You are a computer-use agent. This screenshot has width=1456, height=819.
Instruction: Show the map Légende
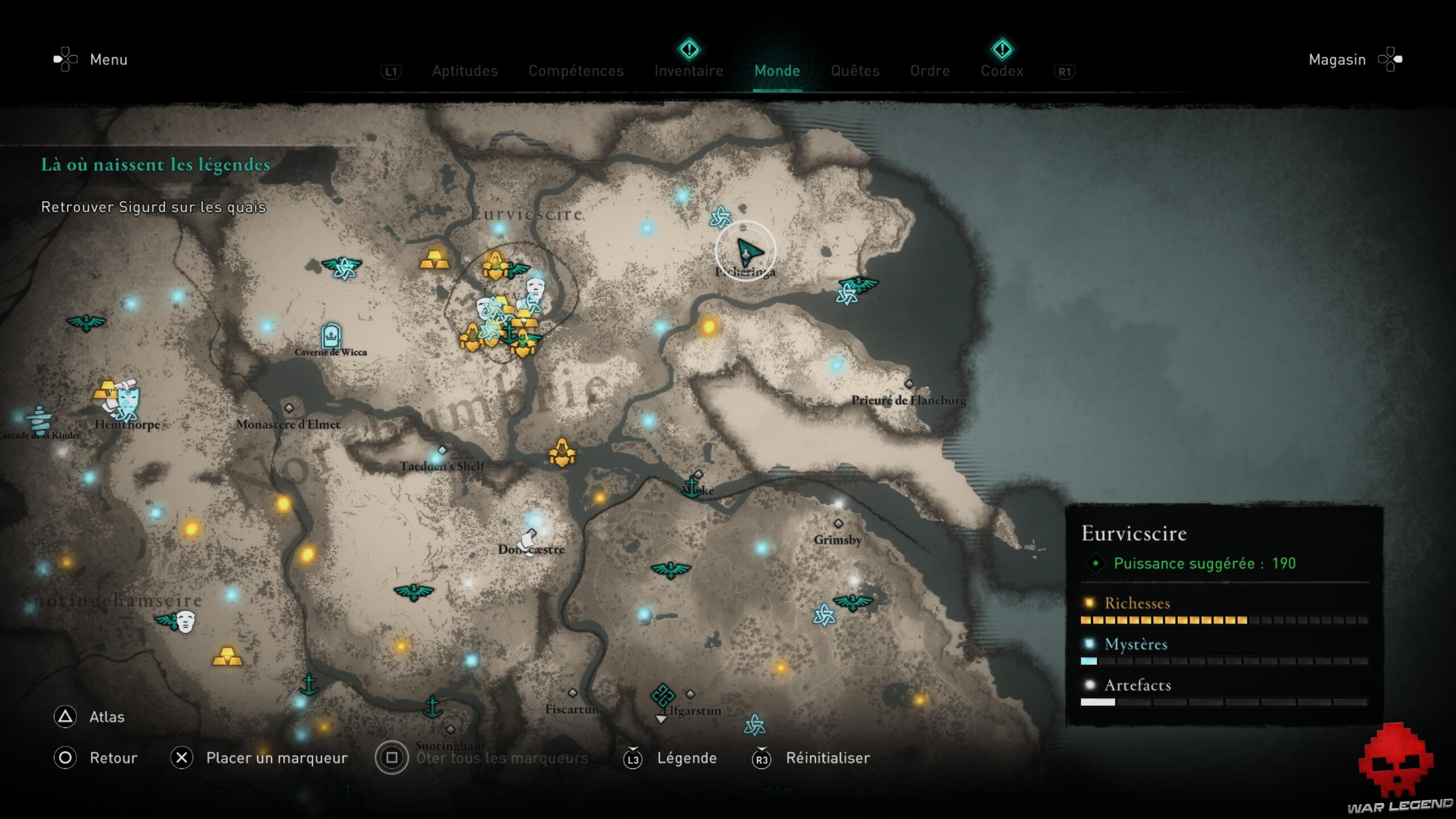[x=686, y=758]
